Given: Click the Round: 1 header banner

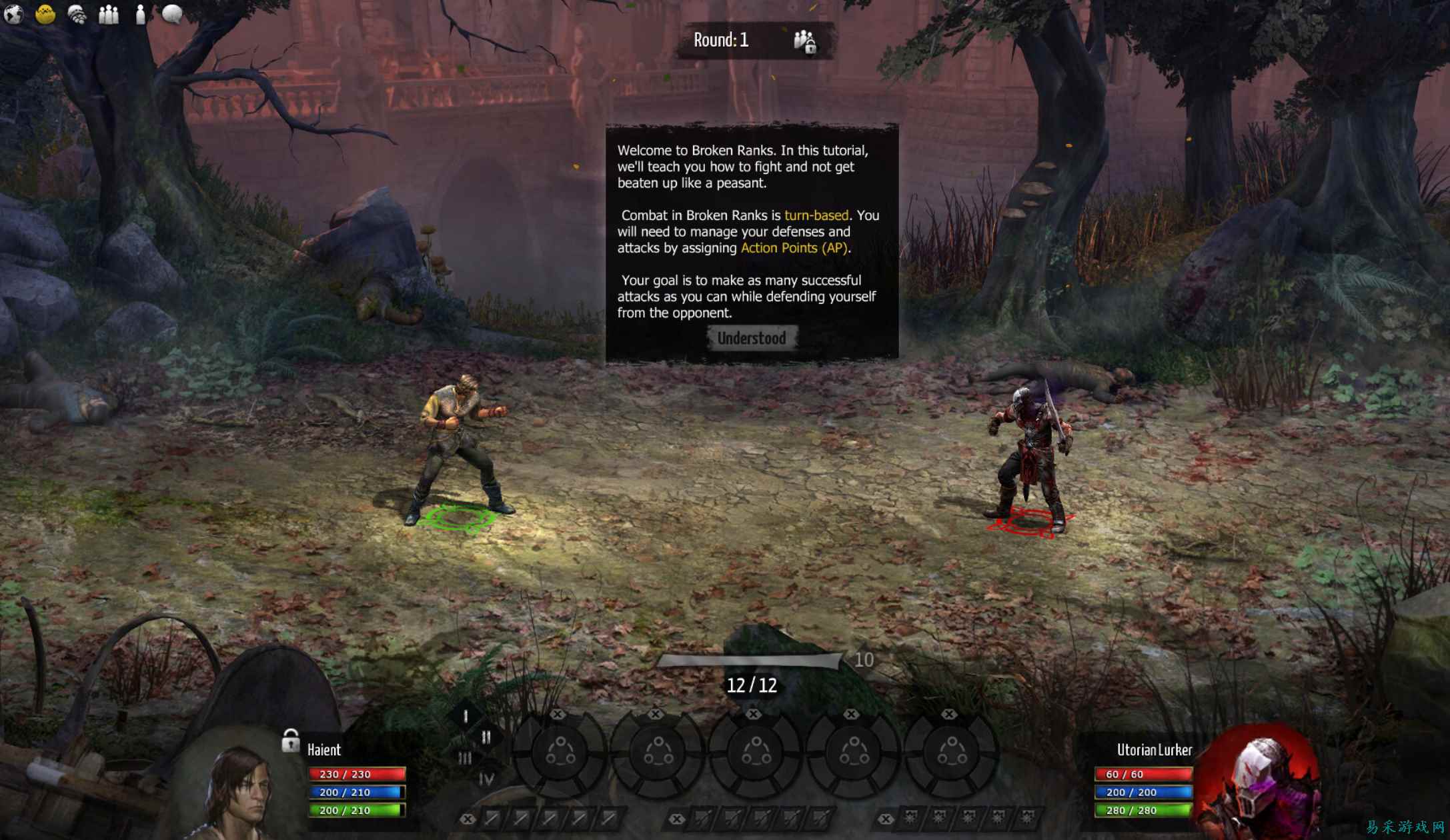Looking at the screenshot, I should pos(724,39).
